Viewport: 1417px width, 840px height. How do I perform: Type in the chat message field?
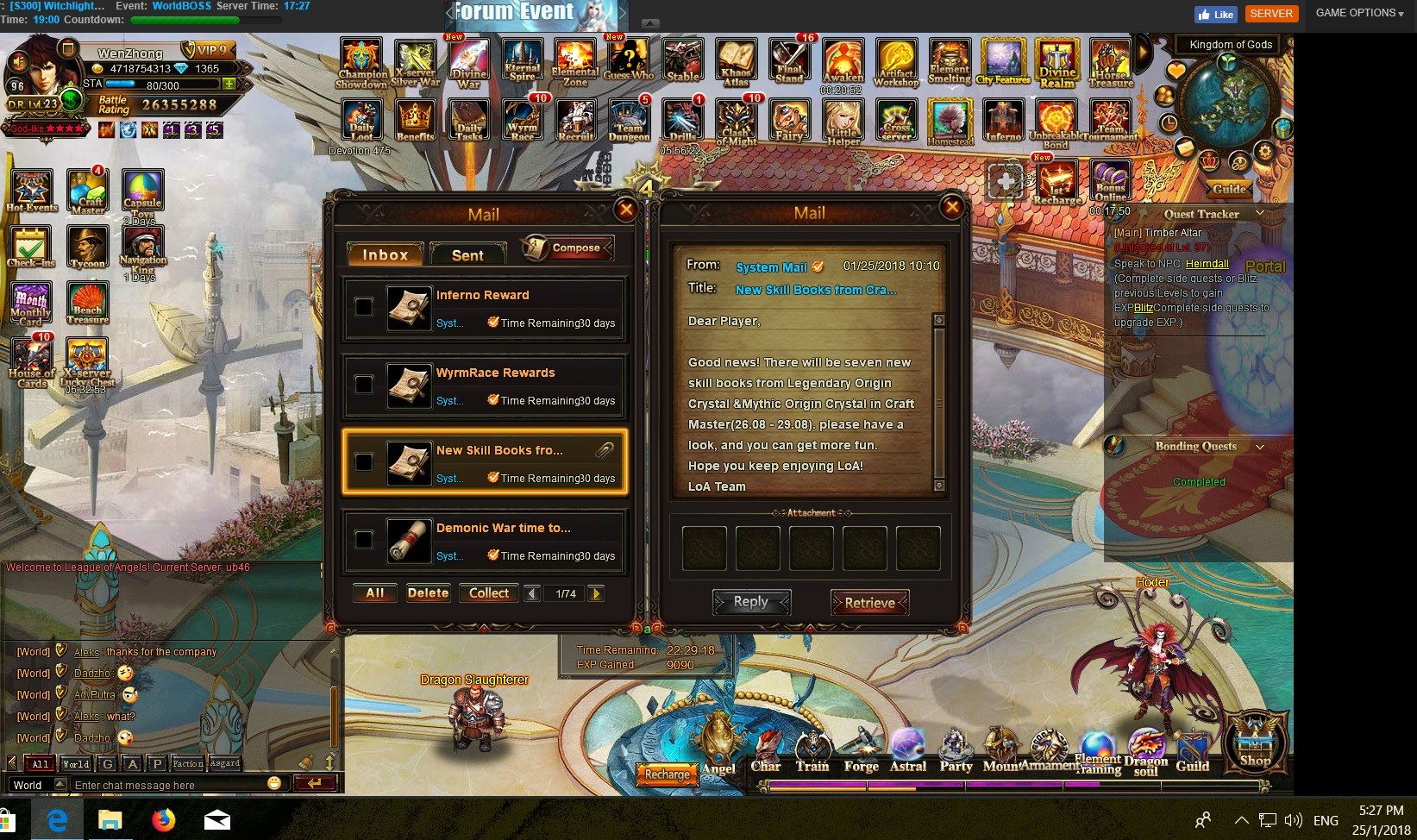(x=168, y=785)
